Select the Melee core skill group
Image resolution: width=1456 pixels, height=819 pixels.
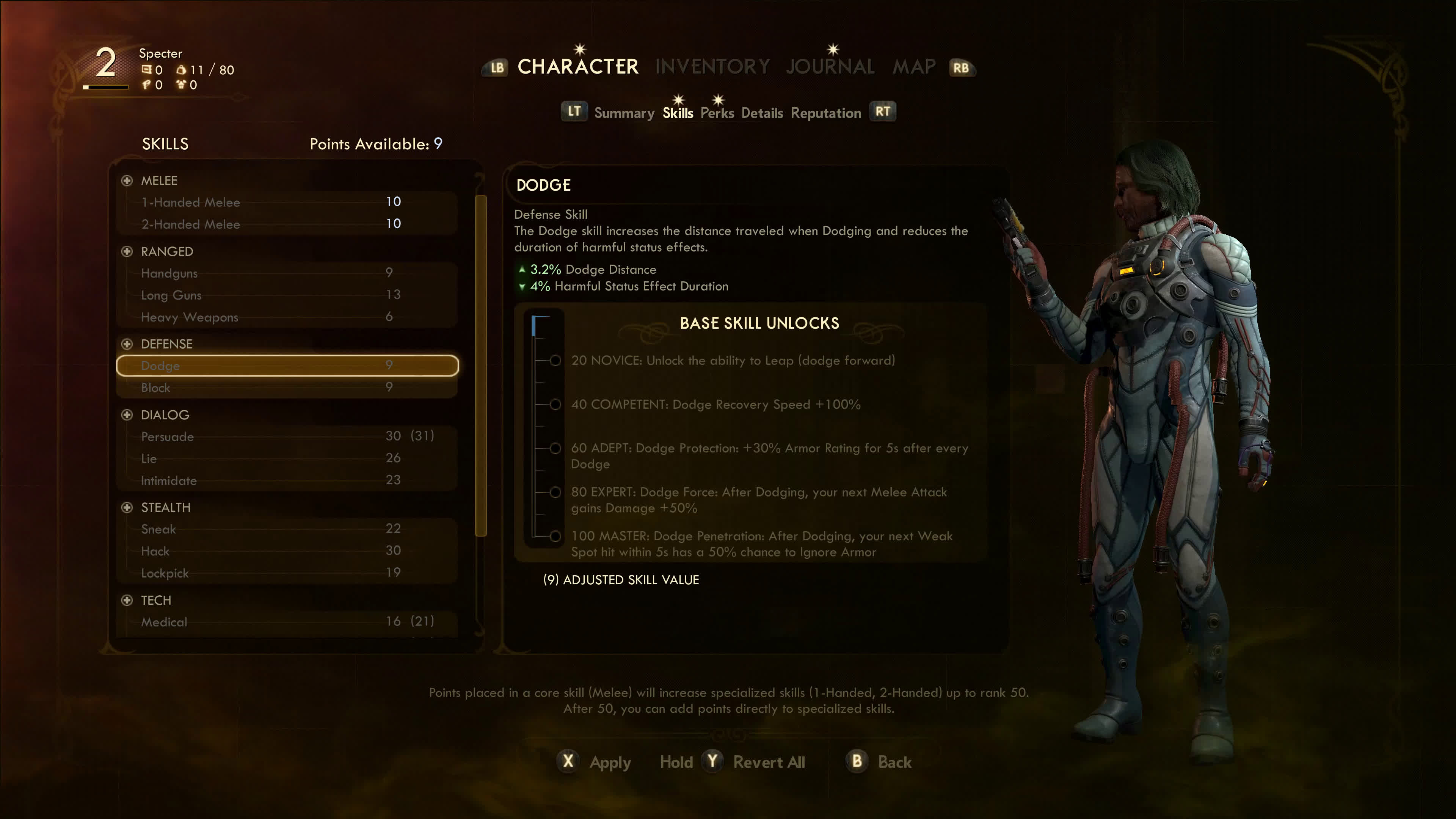(159, 181)
